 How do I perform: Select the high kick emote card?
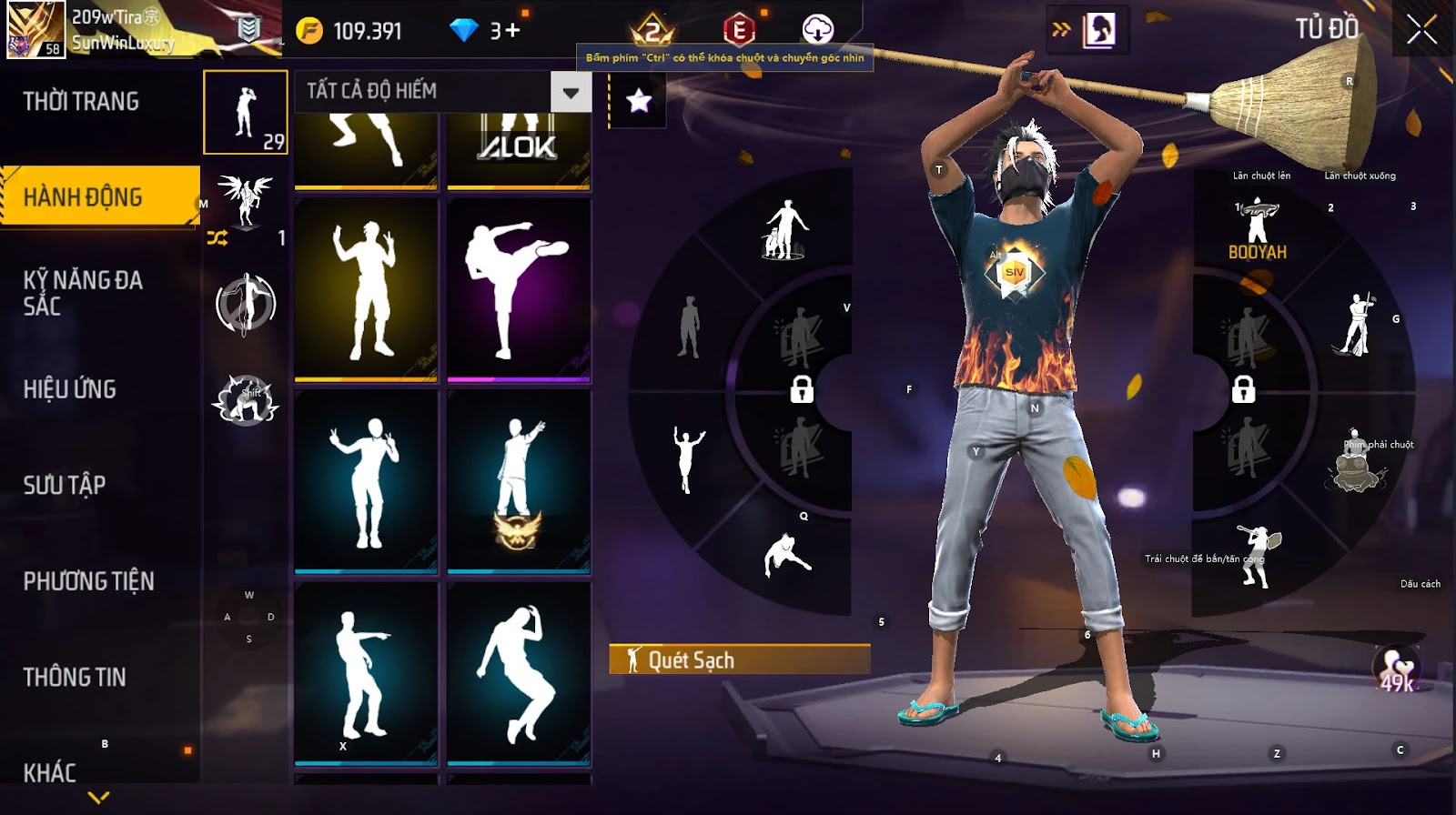coord(519,289)
